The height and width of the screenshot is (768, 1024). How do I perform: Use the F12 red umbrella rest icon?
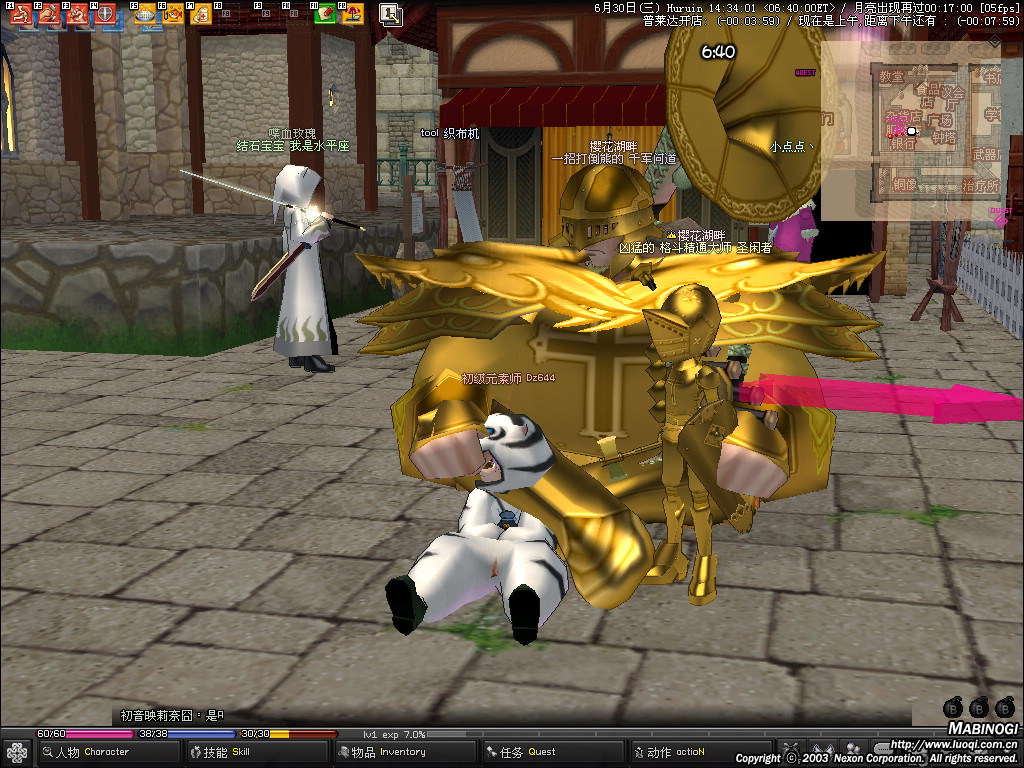(351, 14)
